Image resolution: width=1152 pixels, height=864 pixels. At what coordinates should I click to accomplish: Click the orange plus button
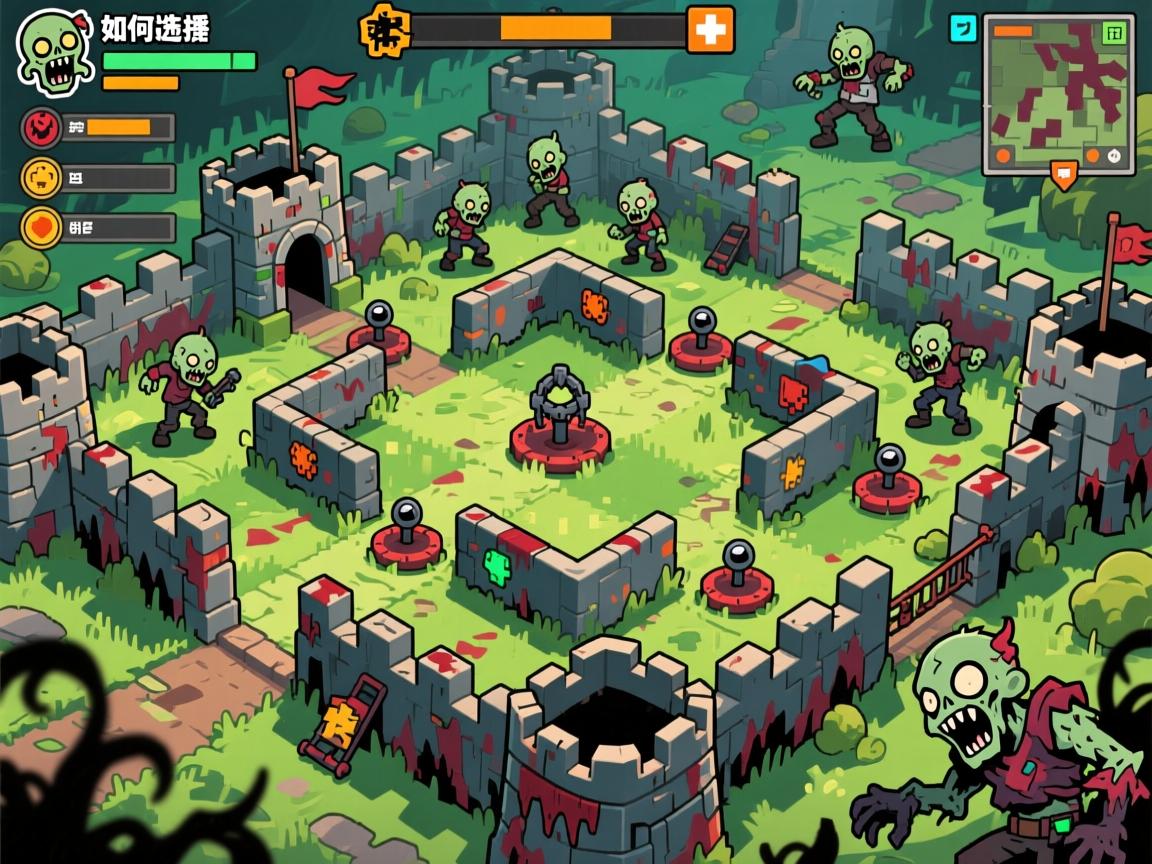pyautogui.click(x=710, y=30)
